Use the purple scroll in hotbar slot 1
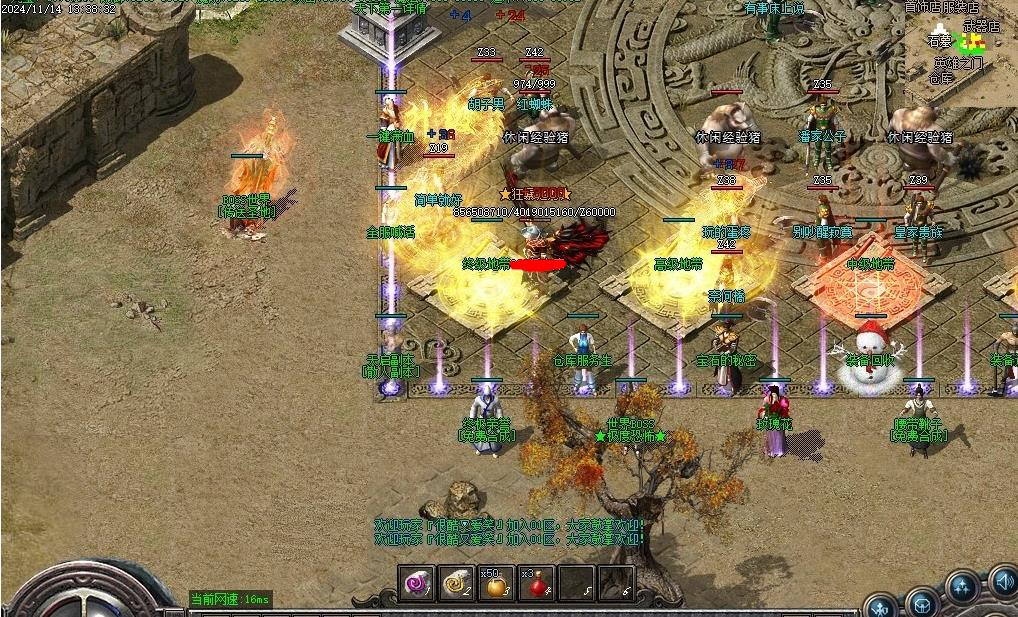The width and height of the screenshot is (1018, 617). (x=417, y=584)
